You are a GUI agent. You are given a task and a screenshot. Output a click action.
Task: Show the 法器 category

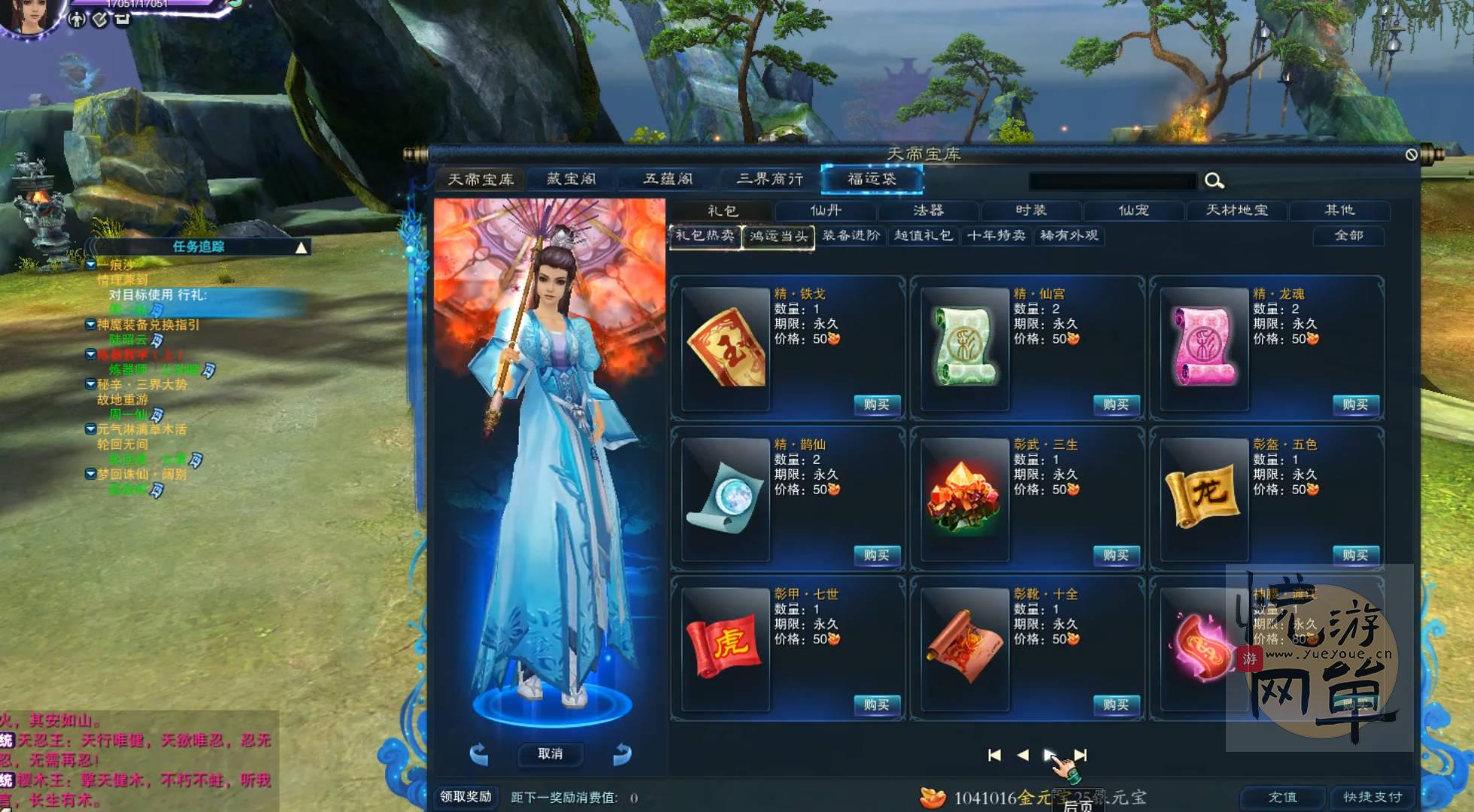point(928,211)
